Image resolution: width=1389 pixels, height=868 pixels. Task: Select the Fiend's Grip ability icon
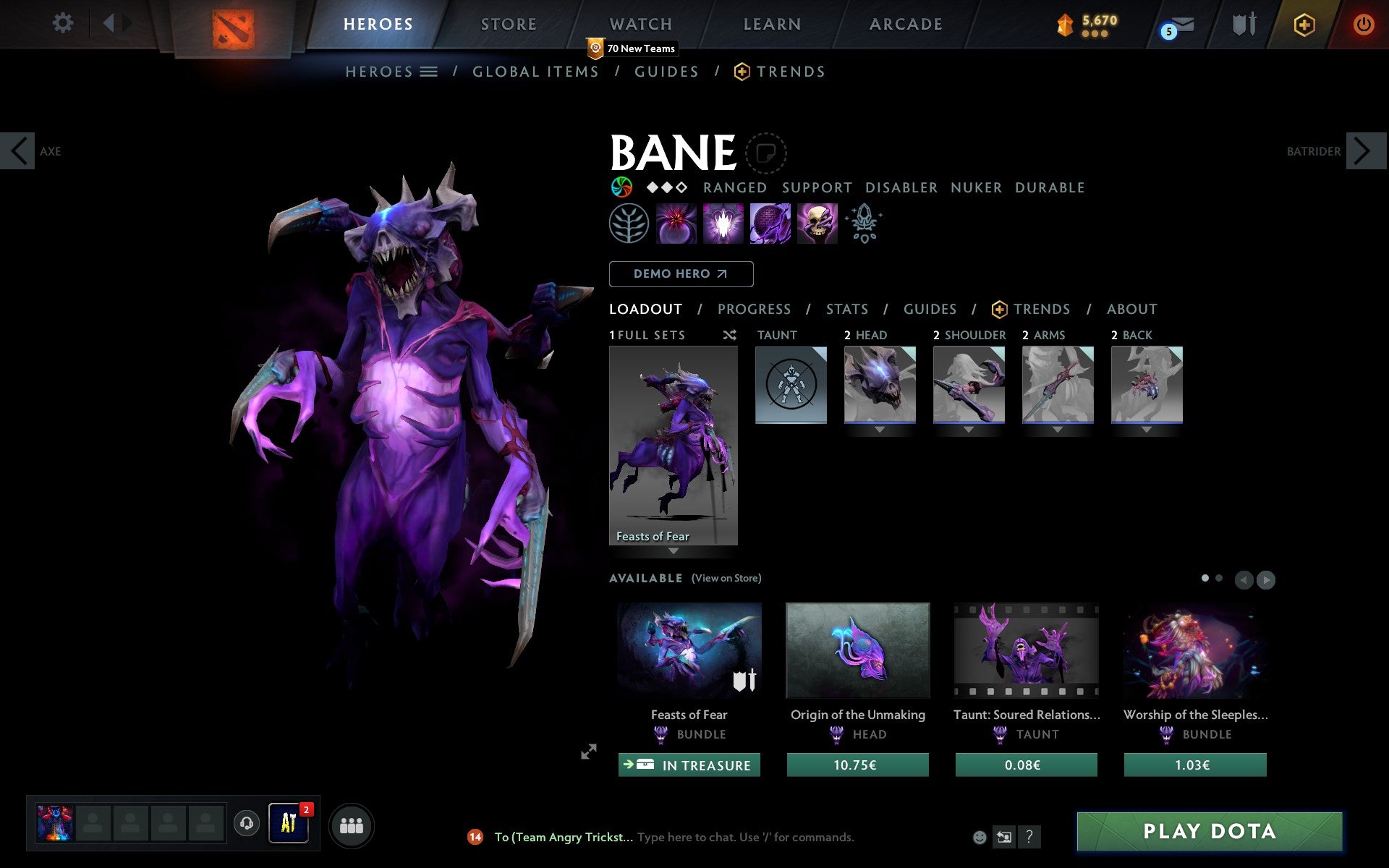817,224
